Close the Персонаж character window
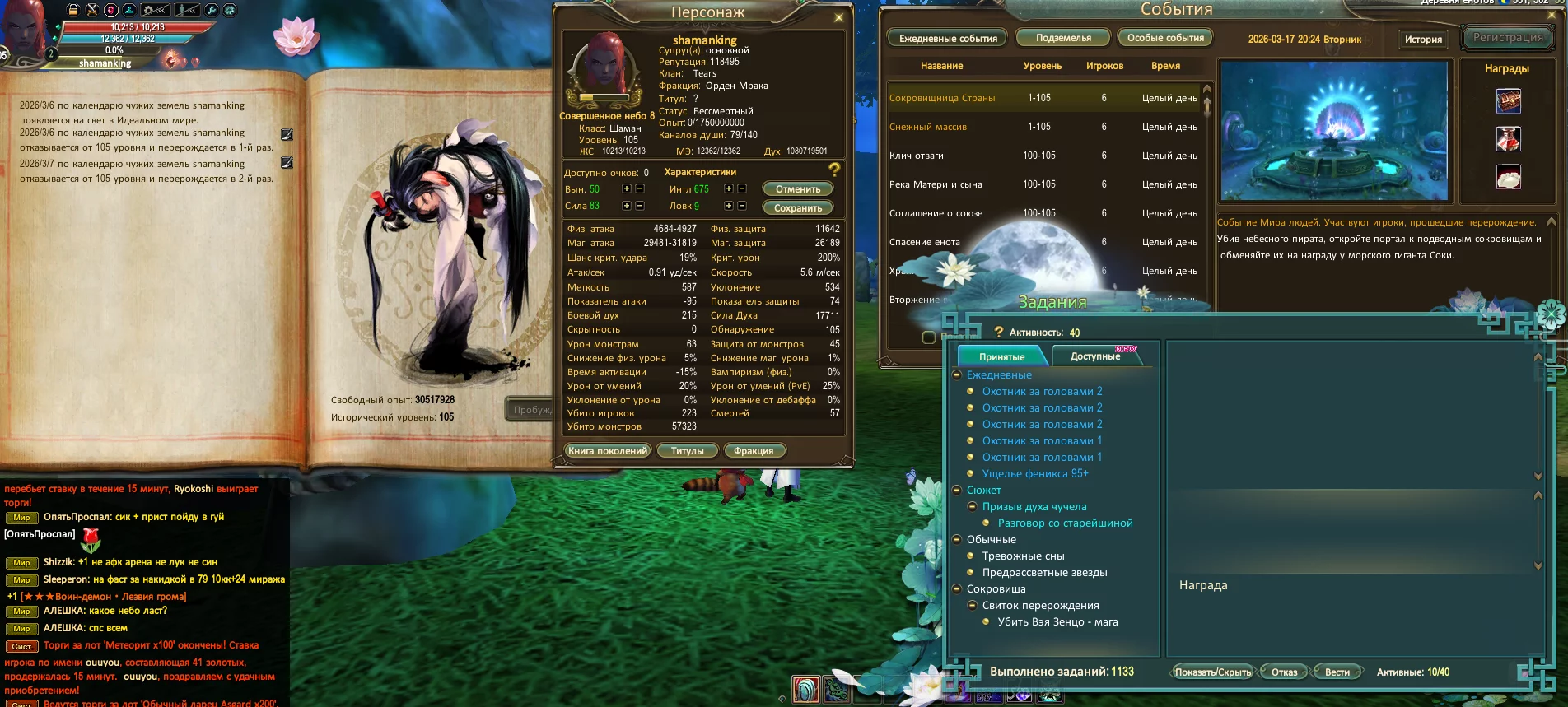The height and width of the screenshot is (707, 1568). pos(838,17)
